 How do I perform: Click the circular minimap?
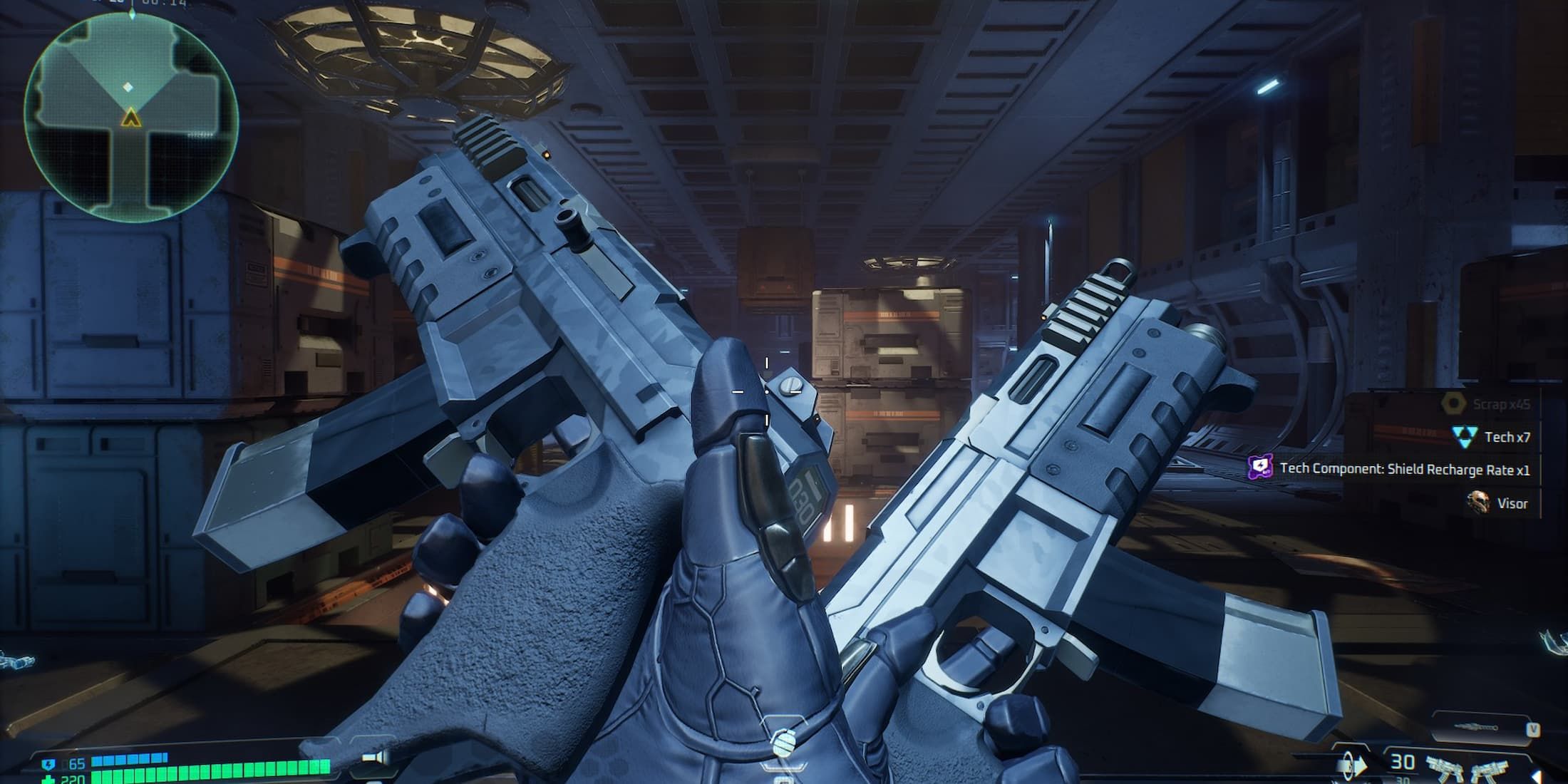(131, 116)
